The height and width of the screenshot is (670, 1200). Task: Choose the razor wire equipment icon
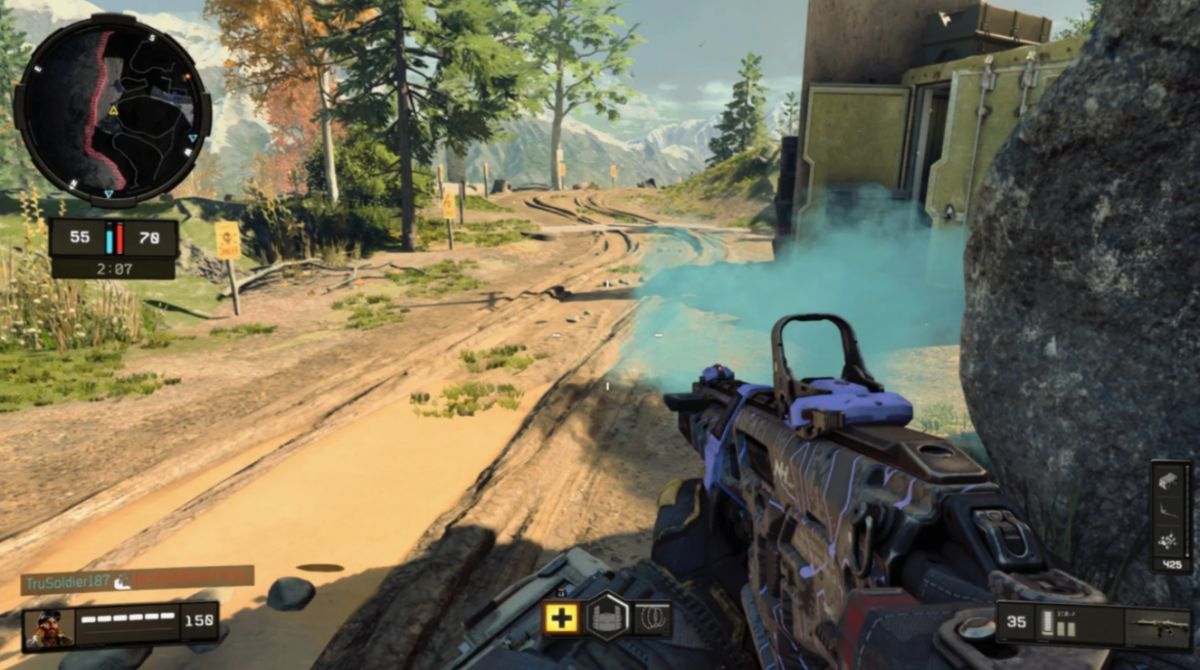pyautogui.click(x=653, y=617)
